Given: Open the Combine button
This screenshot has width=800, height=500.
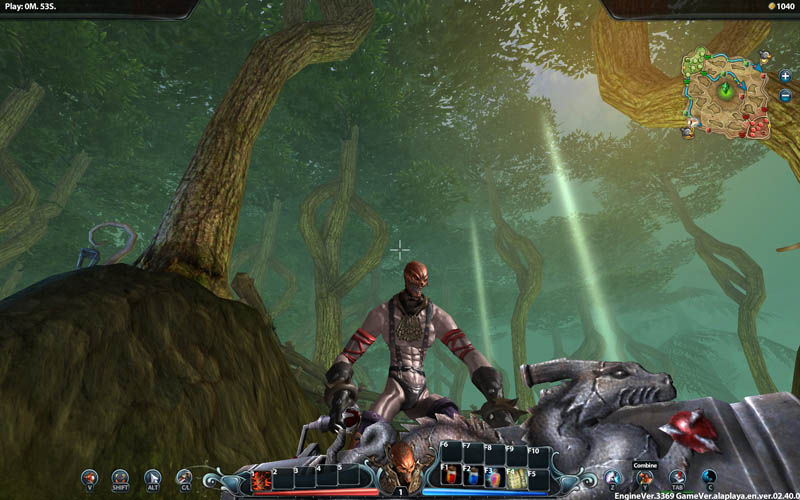Looking at the screenshot, I should pos(645,477).
